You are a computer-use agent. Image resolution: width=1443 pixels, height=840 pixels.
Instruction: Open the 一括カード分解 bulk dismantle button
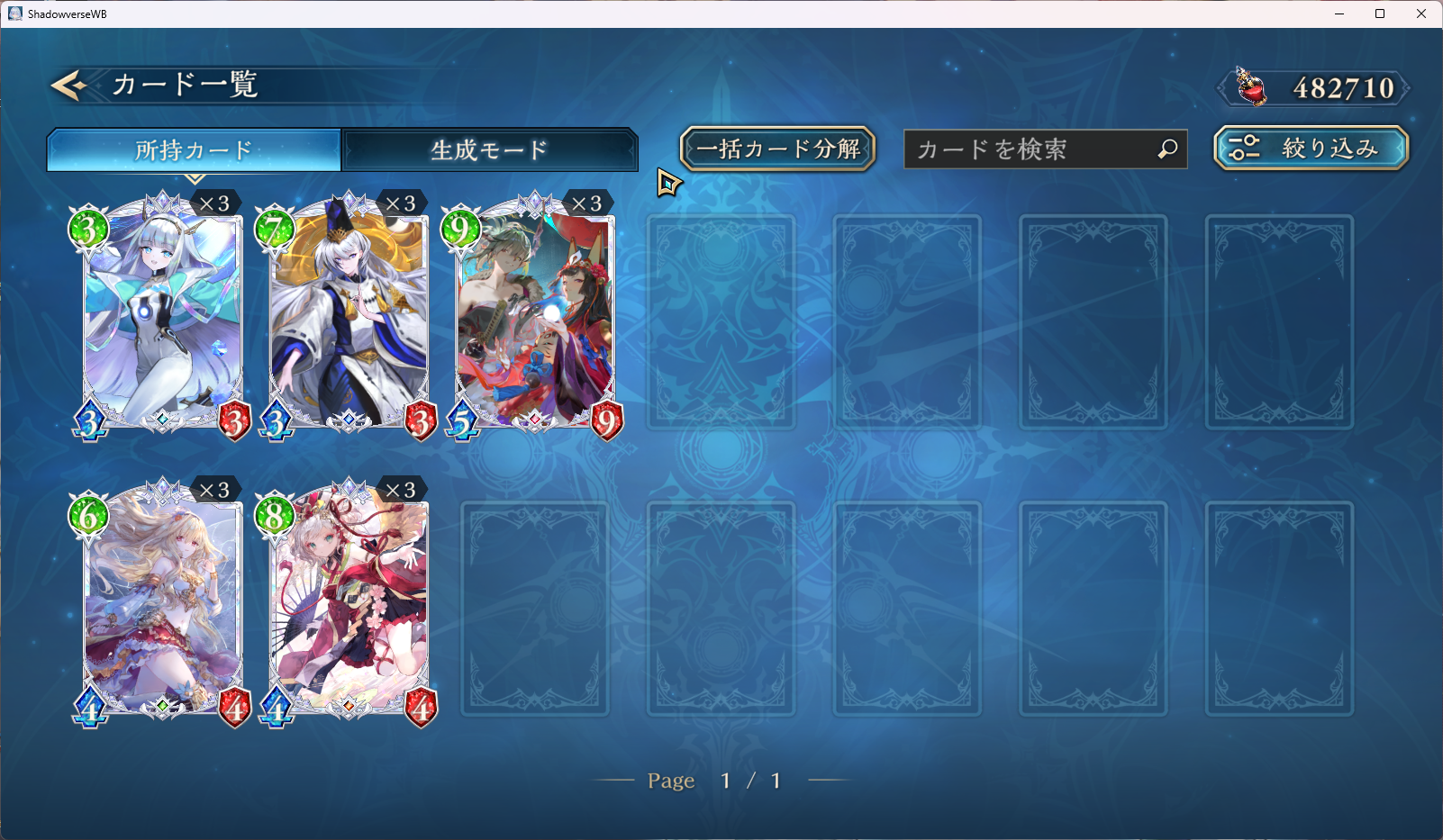pos(777,149)
